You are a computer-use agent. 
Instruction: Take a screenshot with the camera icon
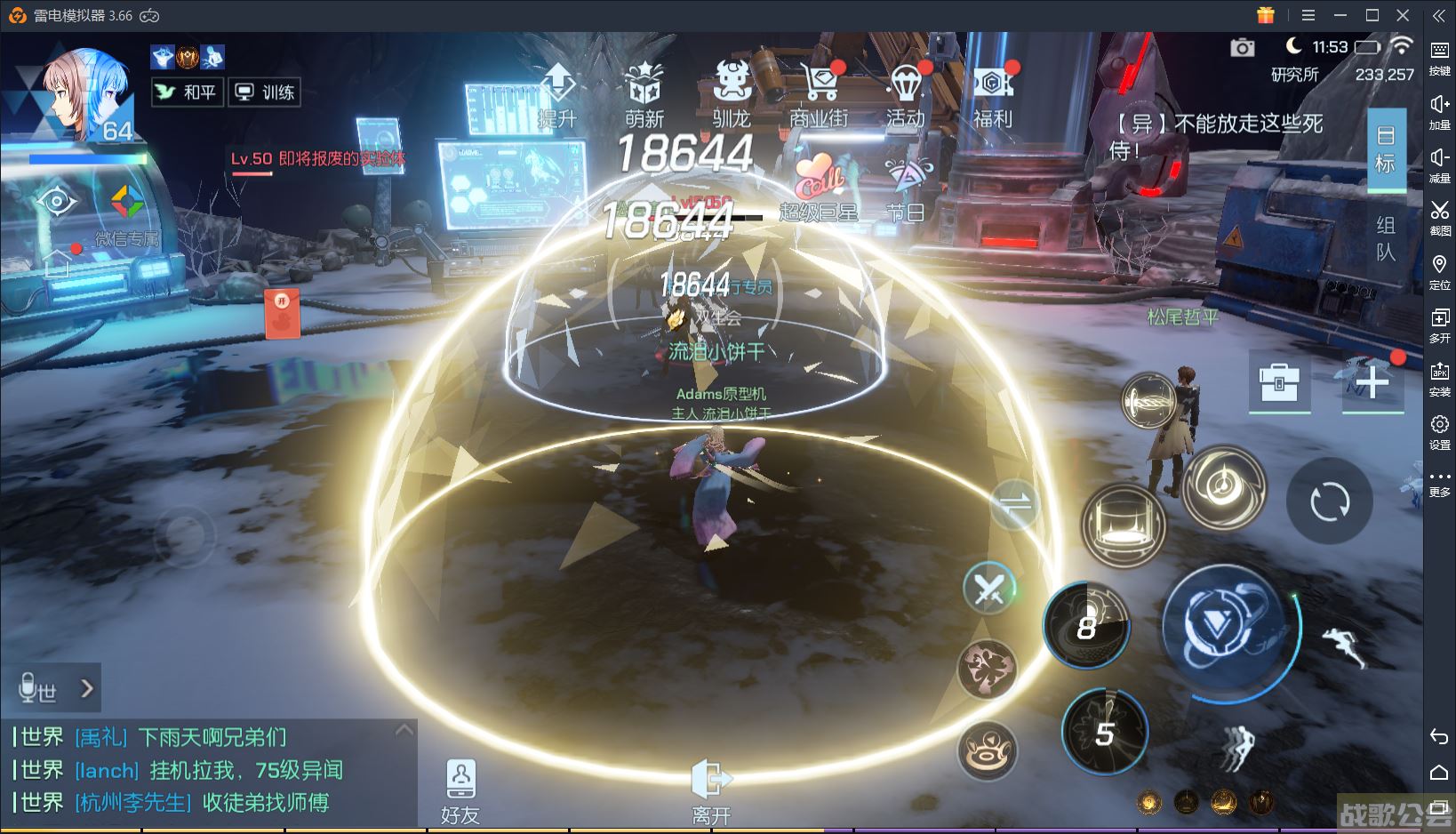(1243, 47)
